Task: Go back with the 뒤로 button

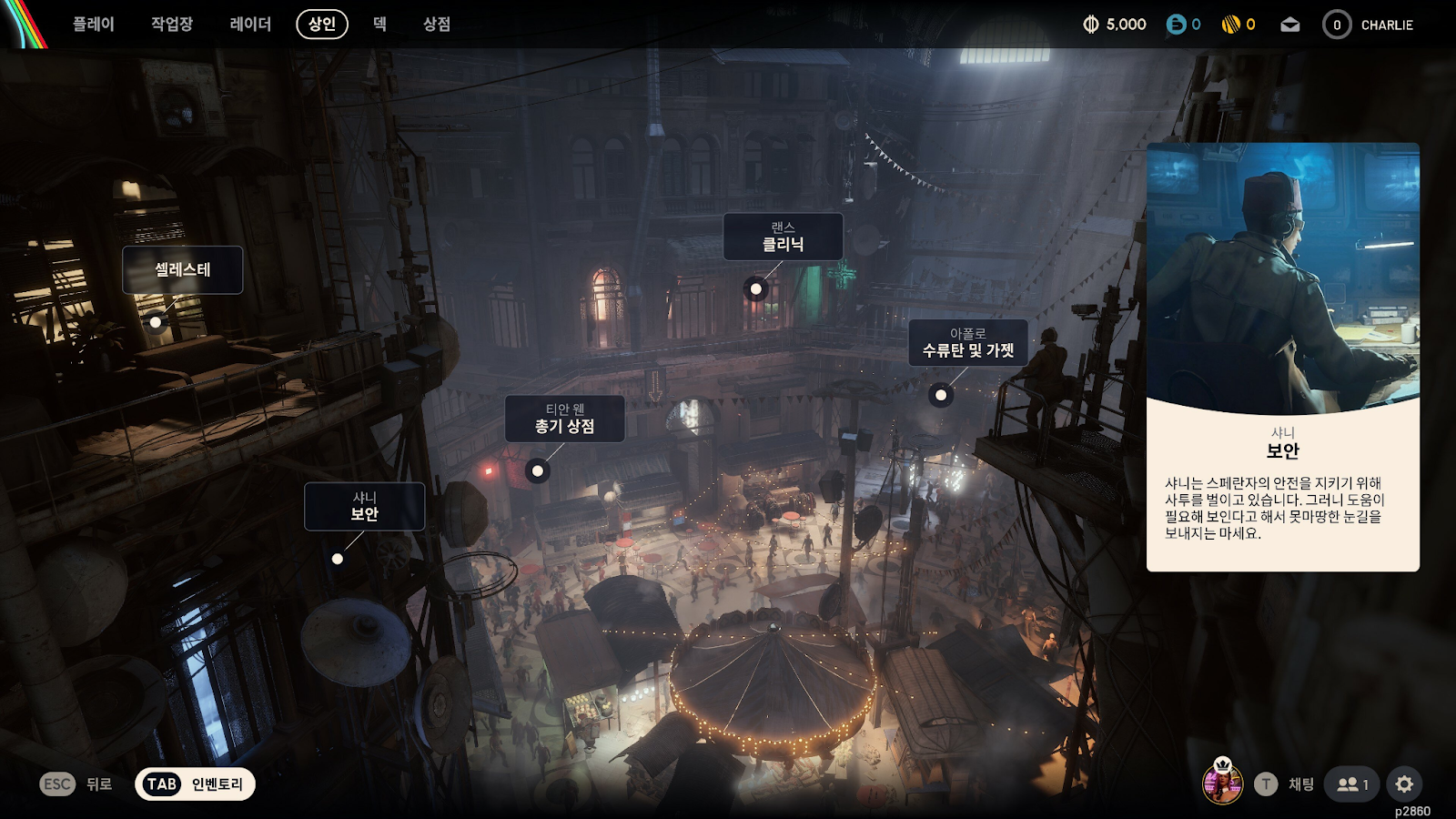Action: point(76,784)
